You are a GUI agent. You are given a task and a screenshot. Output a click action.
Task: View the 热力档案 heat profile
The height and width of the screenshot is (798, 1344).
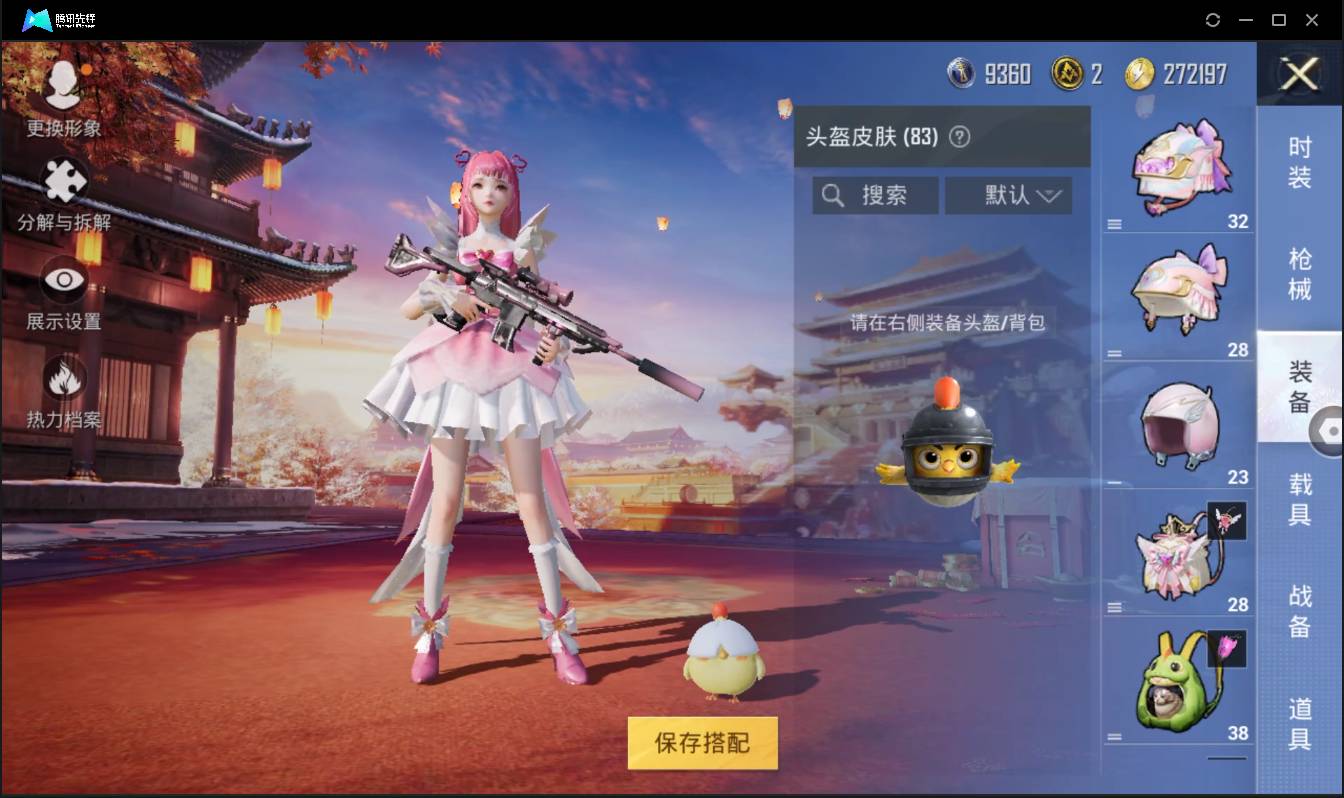coord(64,390)
